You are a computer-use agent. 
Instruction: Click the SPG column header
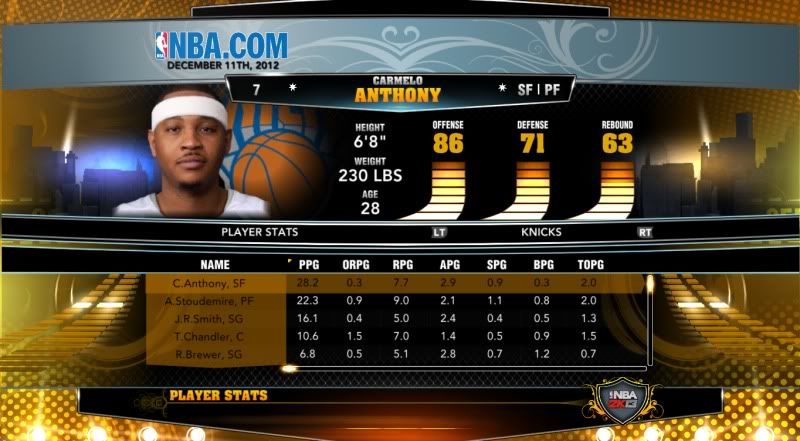(496, 265)
